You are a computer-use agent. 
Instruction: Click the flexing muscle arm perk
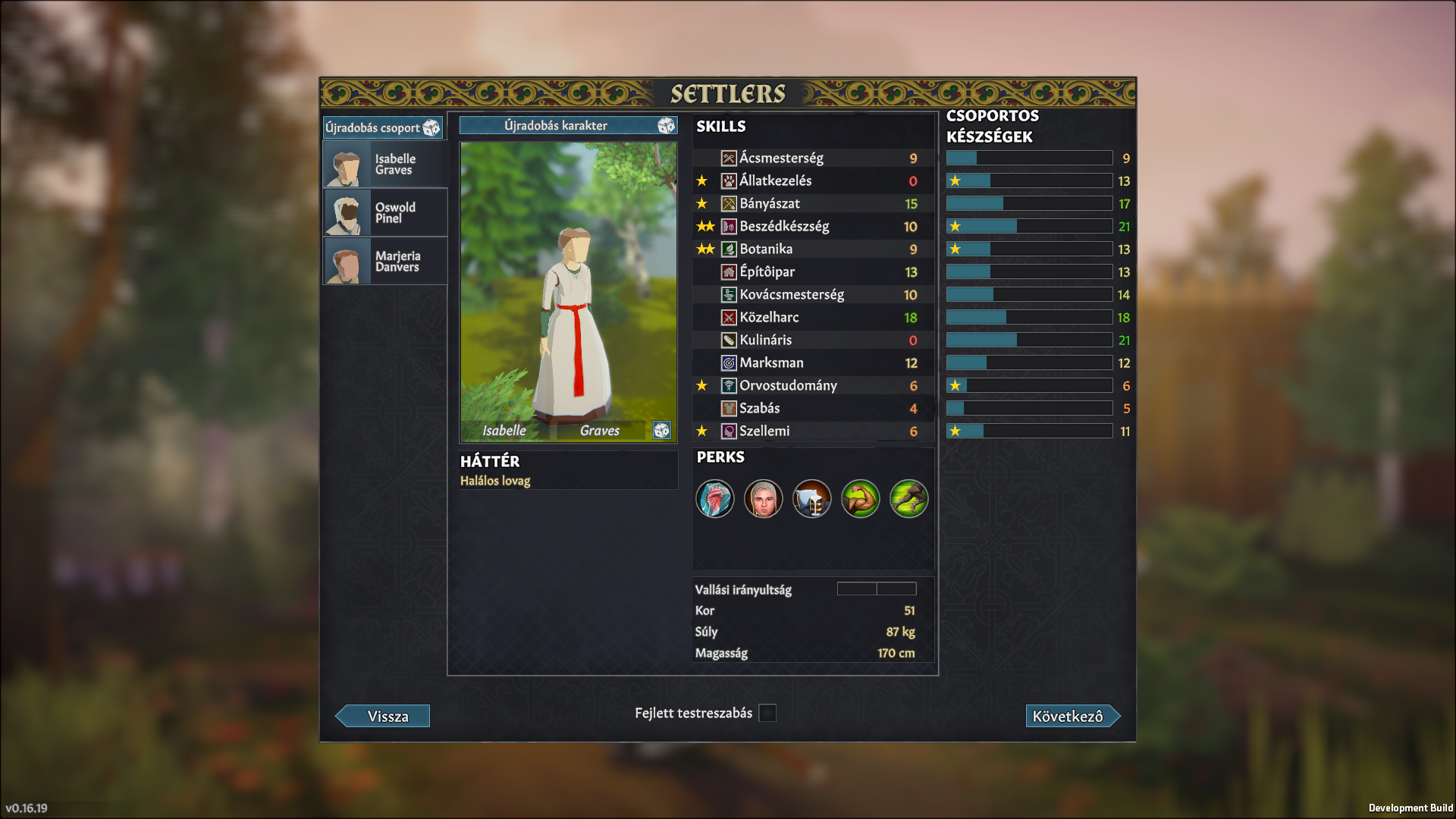tap(860, 499)
